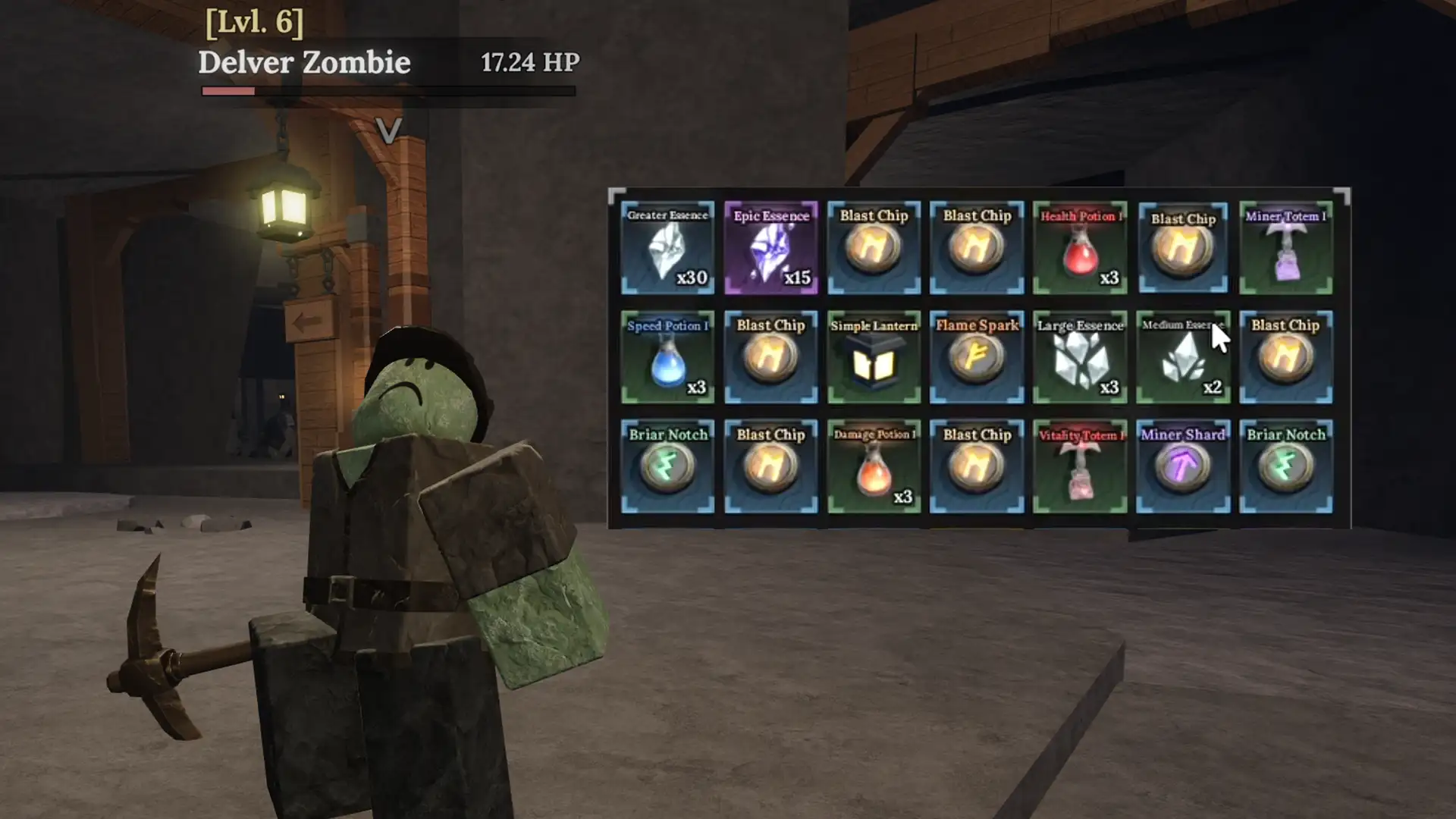Select the Epic Essence x15 item
The image size is (1456, 819).
[770, 246]
